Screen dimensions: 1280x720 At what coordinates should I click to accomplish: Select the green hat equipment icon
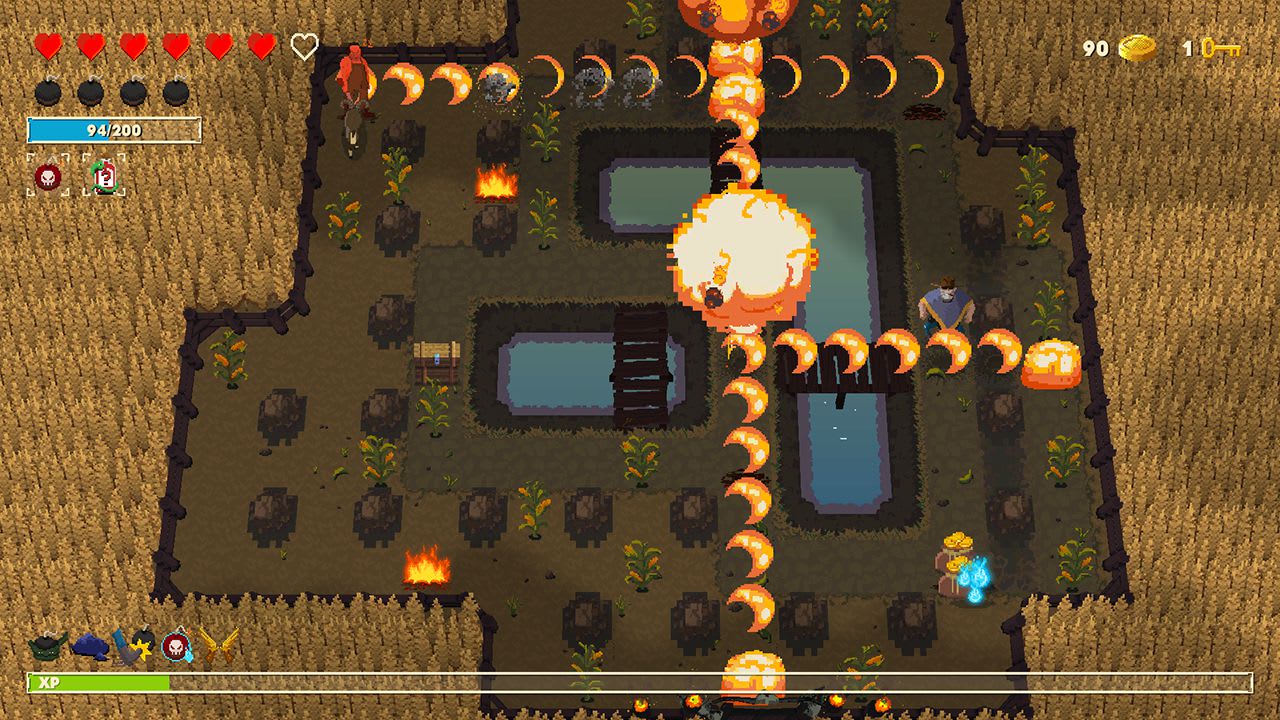tap(45, 645)
